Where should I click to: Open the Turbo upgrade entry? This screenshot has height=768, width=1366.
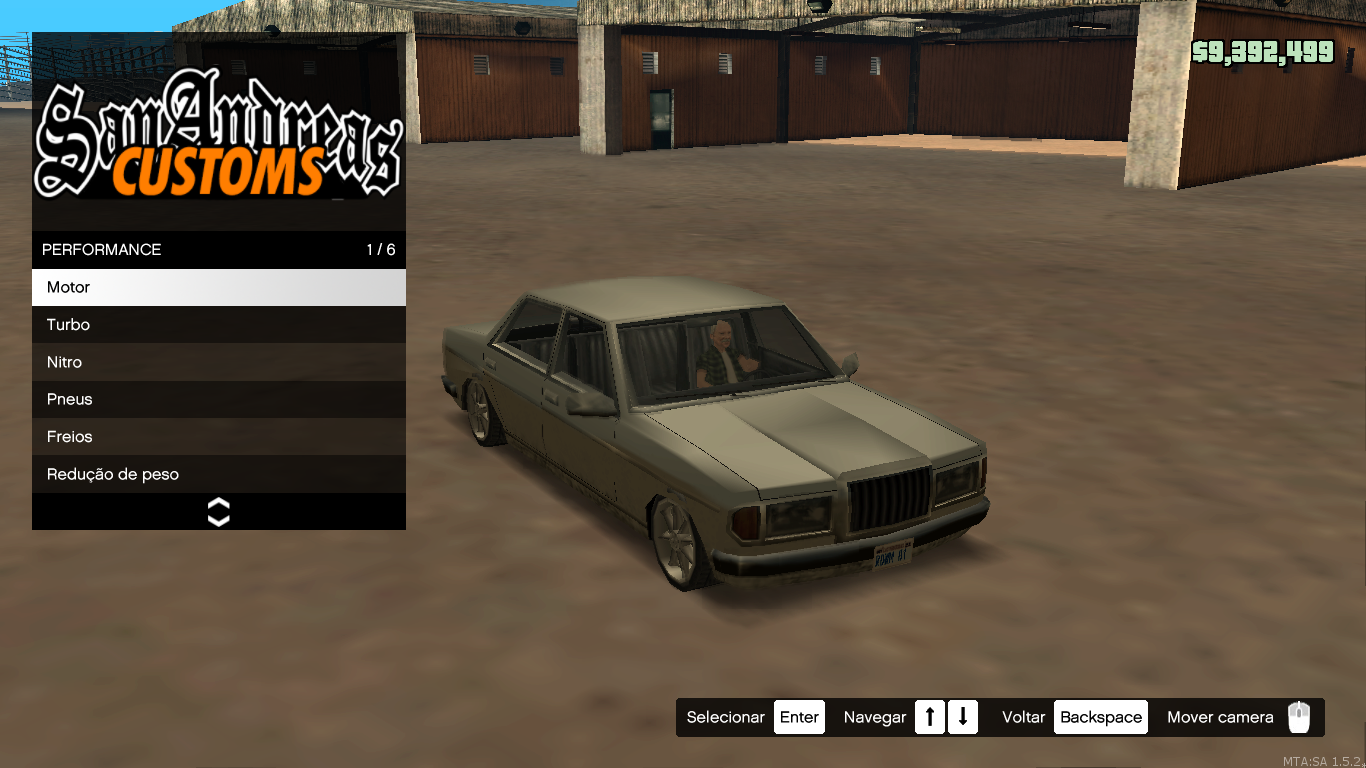tap(218, 325)
